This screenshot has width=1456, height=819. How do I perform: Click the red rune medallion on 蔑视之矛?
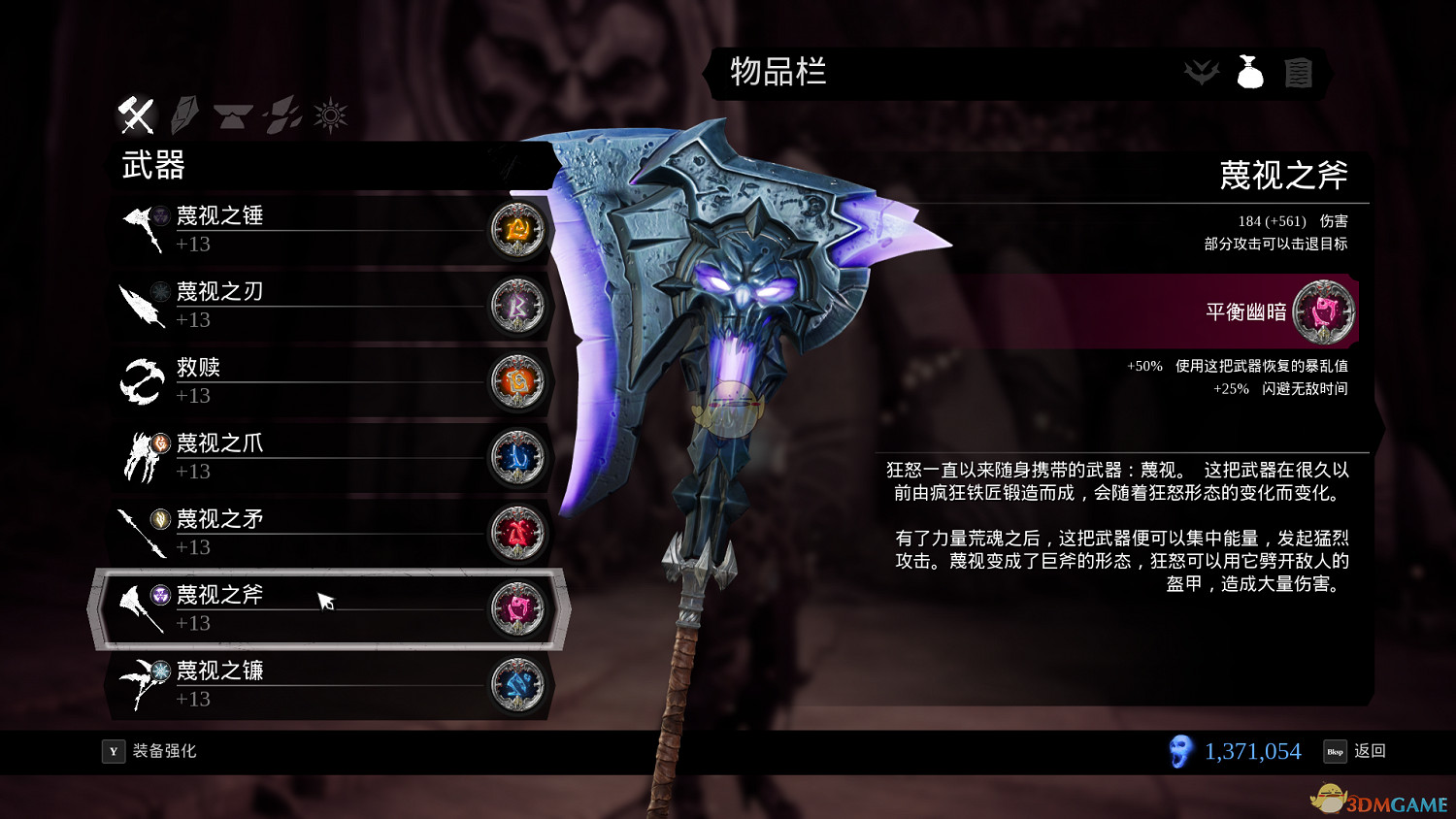click(517, 533)
